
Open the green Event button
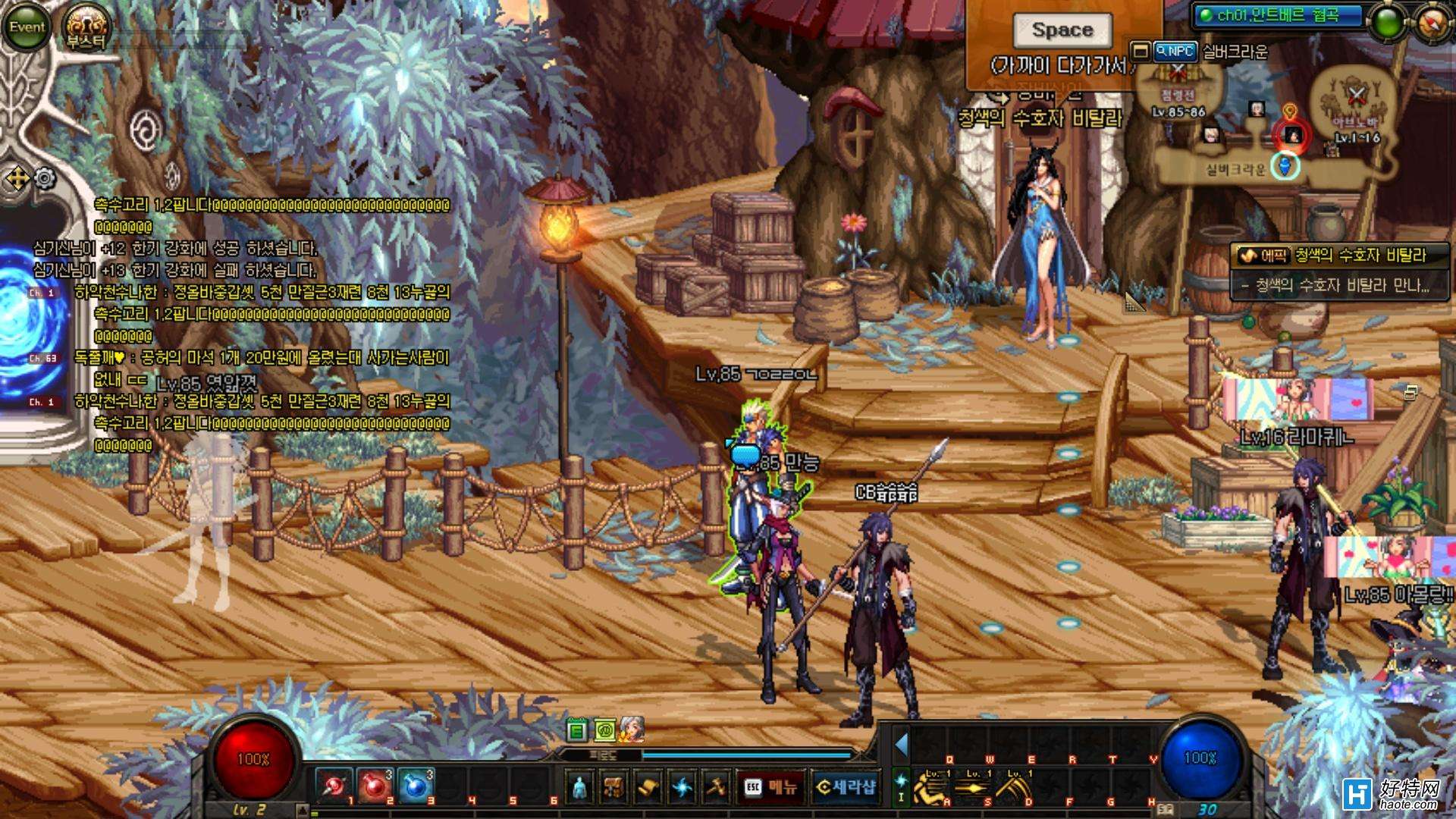coord(27,27)
